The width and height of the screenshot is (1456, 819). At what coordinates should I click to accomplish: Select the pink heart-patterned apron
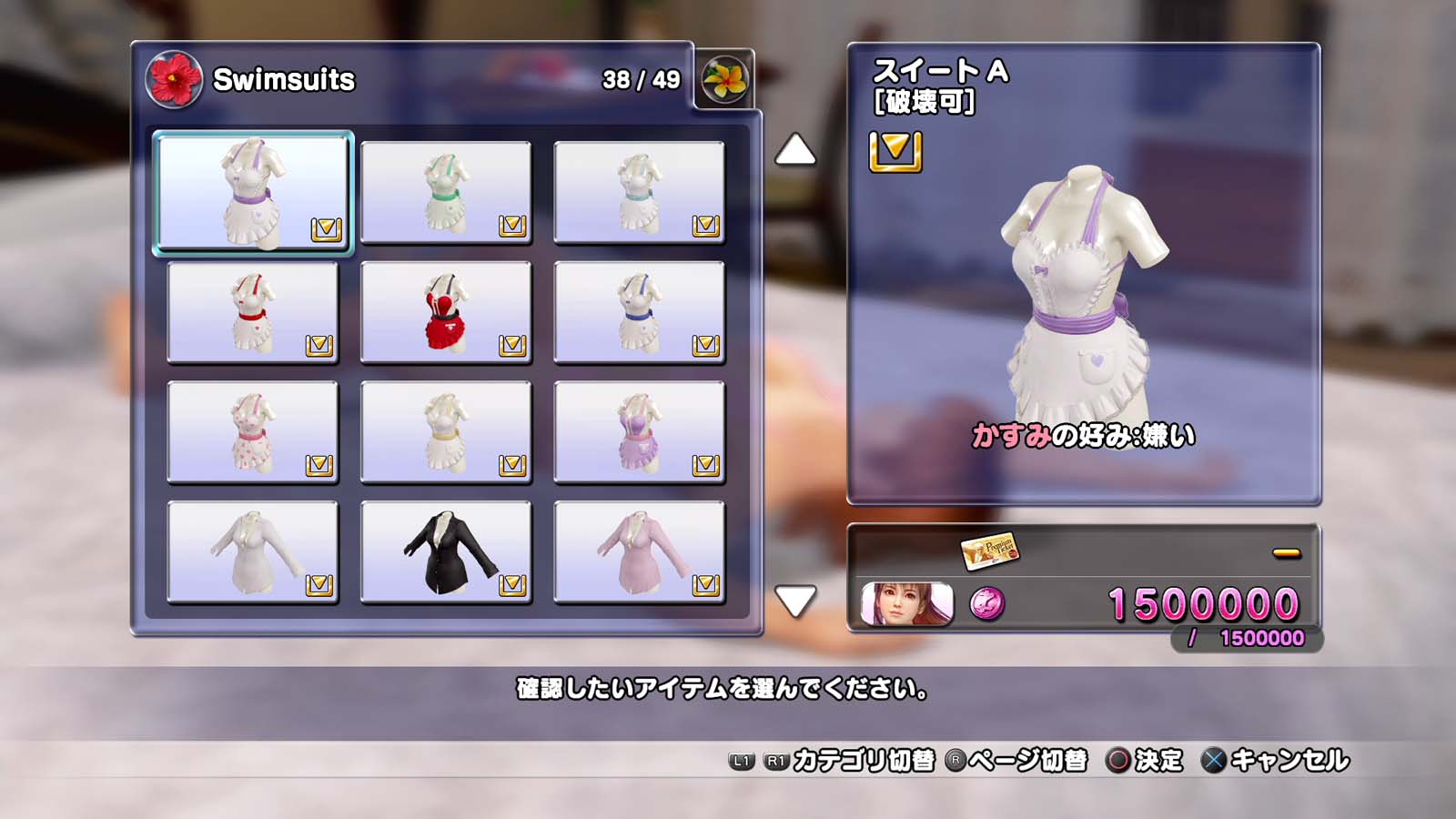click(x=253, y=432)
